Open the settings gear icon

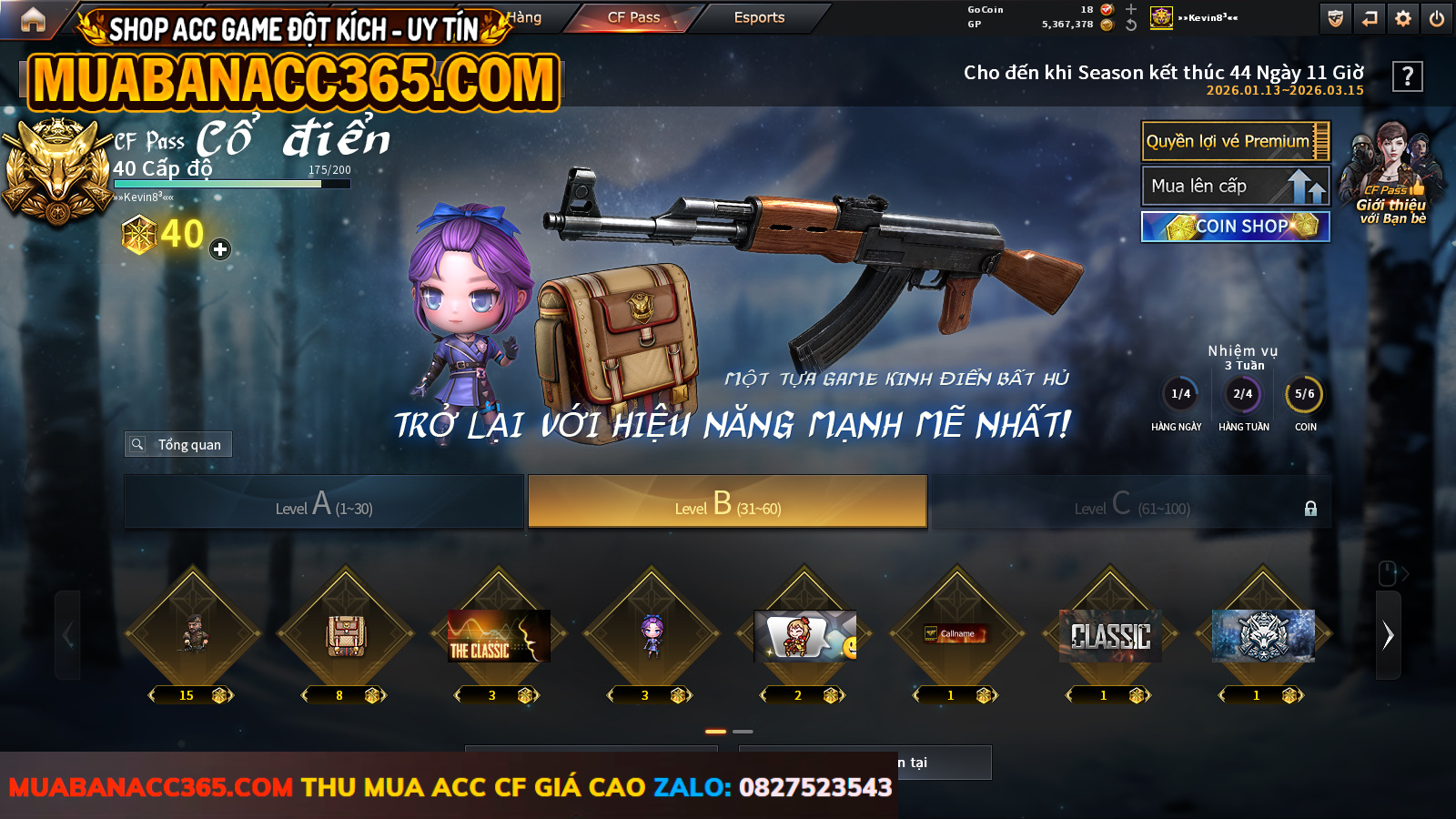click(1403, 18)
